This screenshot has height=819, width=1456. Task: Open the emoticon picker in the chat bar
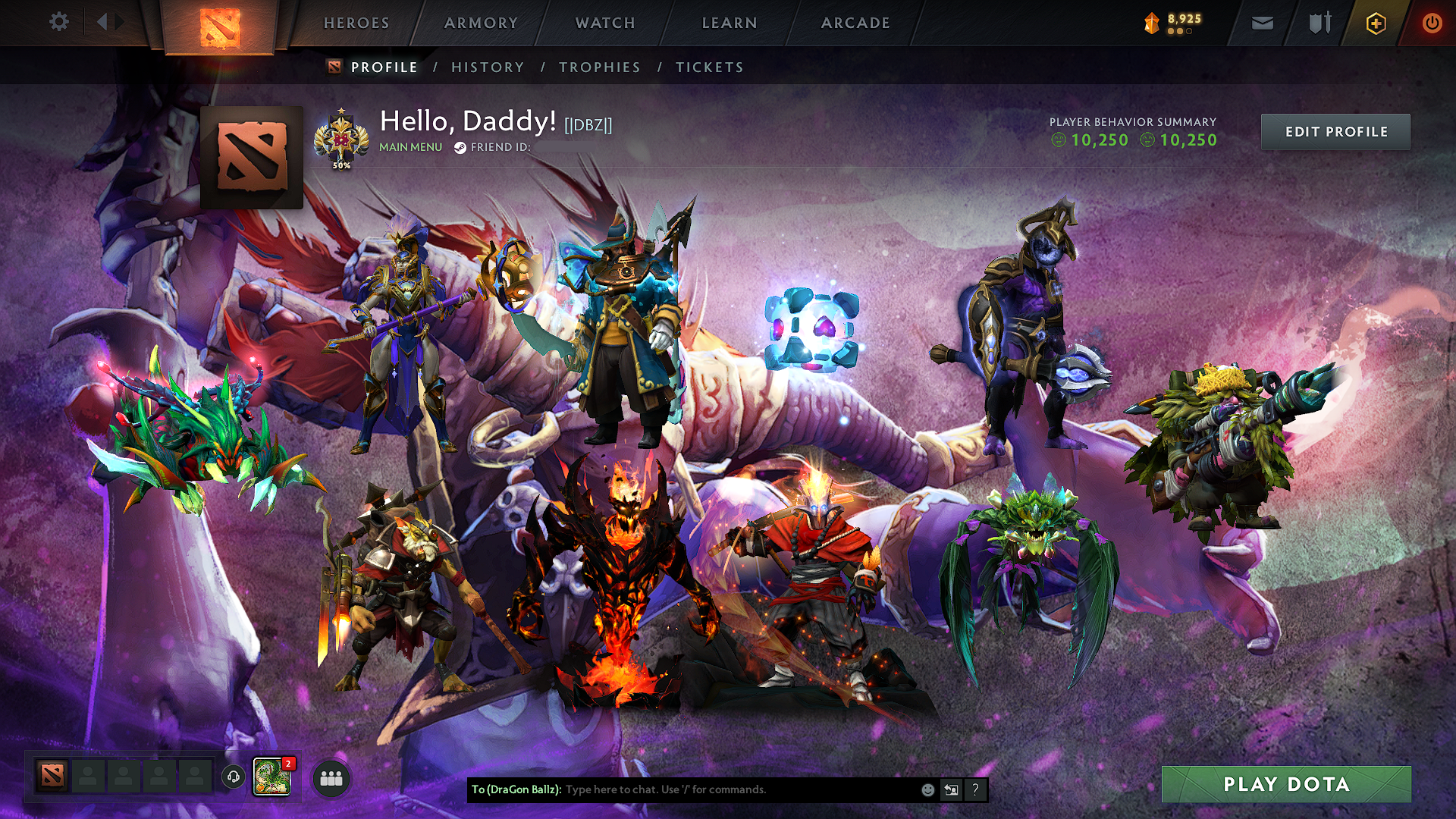pos(928,791)
